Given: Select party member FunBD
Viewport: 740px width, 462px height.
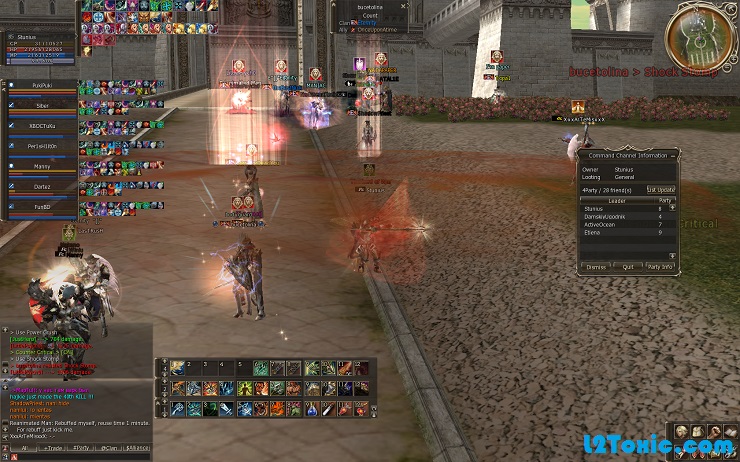Looking at the screenshot, I should tap(42, 206).
